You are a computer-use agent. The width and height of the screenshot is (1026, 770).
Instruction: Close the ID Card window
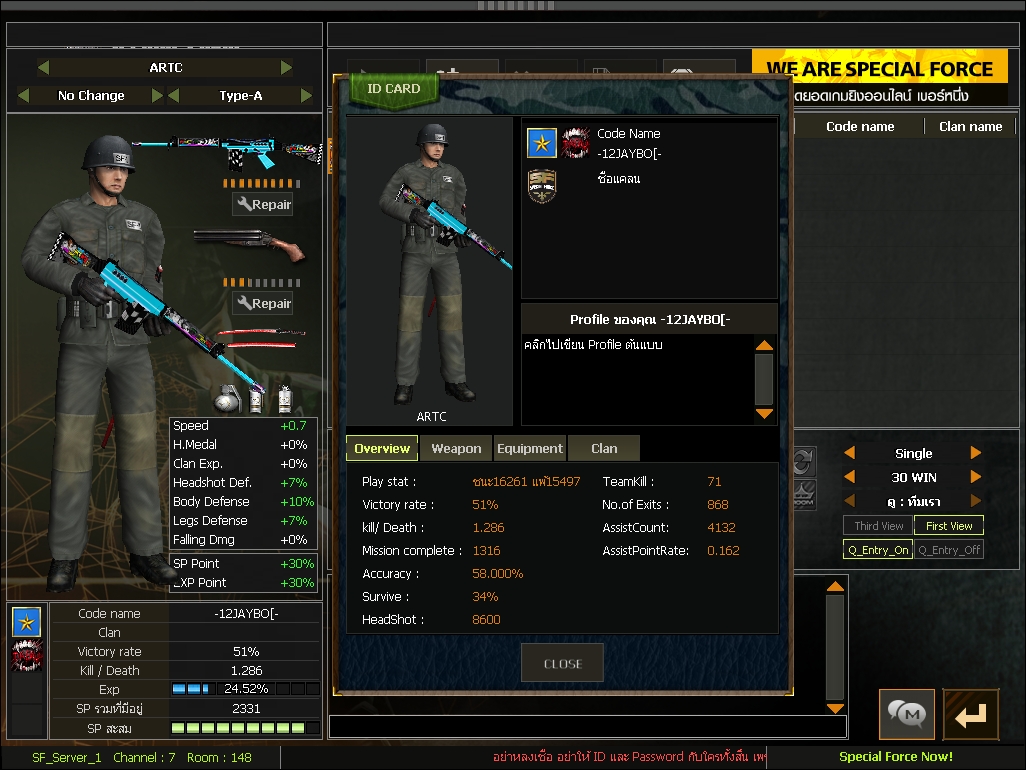click(x=562, y=663)
